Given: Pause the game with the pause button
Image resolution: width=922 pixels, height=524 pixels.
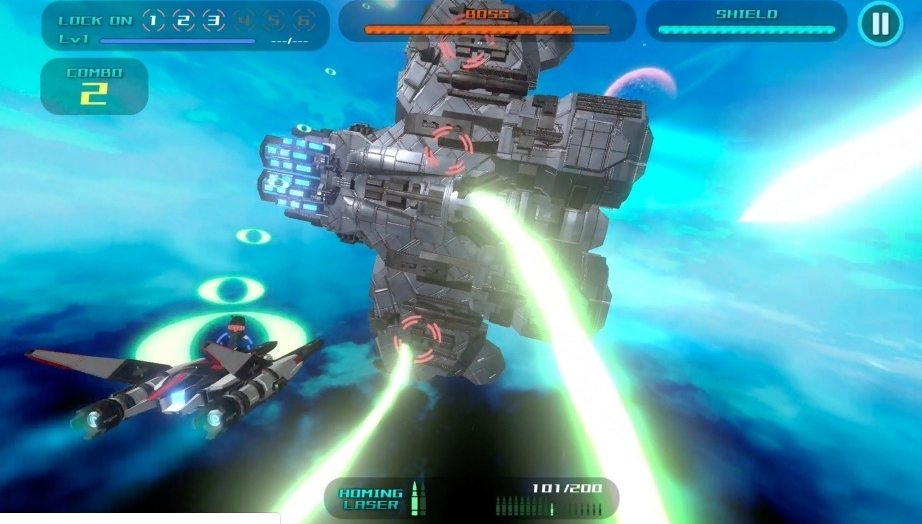Looking at the screenshot, I should 880,23.
